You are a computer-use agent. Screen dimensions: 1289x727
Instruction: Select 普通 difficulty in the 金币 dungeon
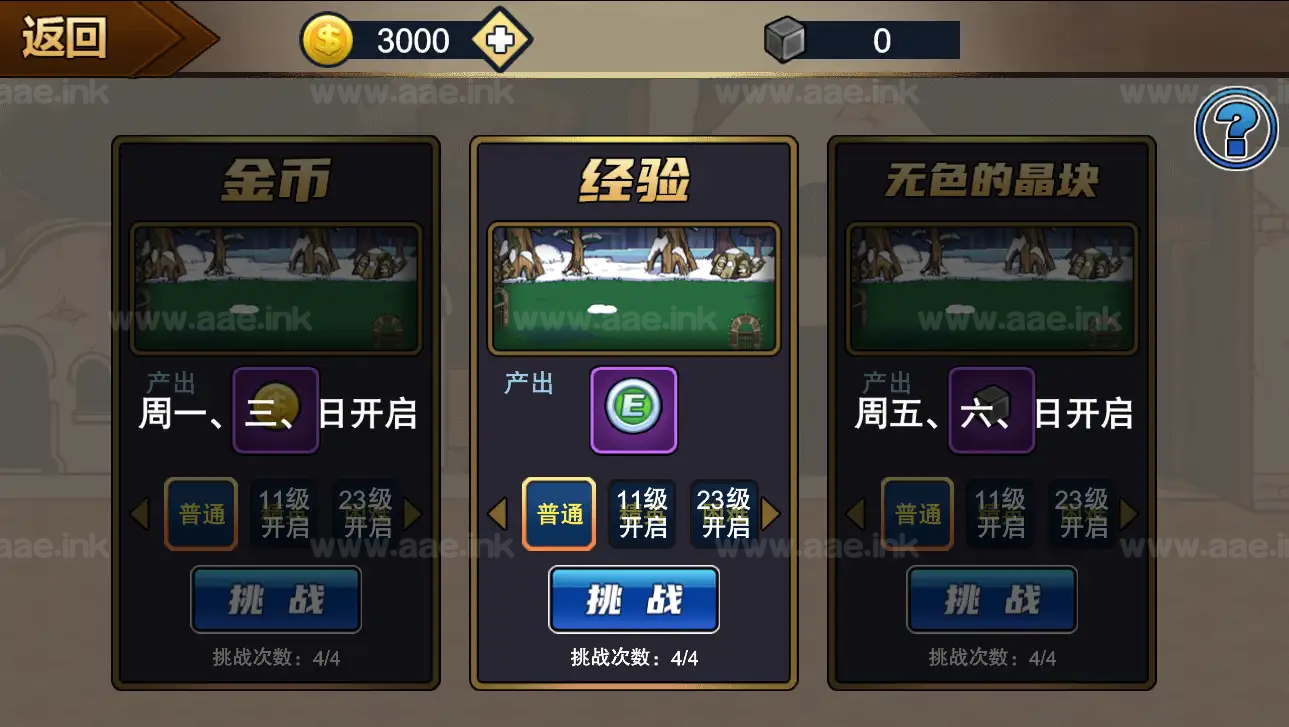[x=201, y=513]
